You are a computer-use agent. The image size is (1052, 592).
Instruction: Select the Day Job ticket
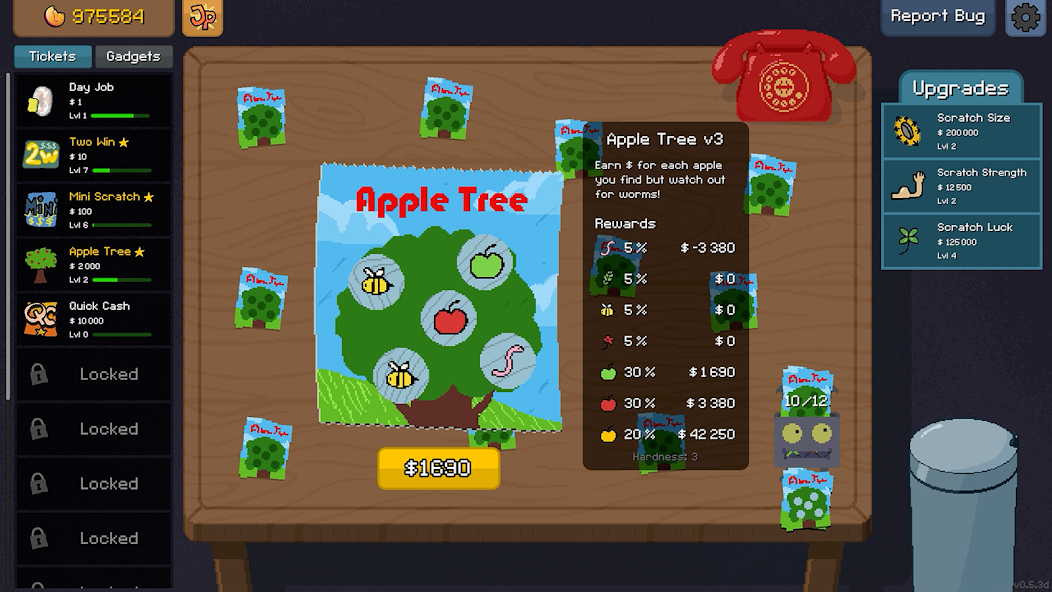click(93, 101)
